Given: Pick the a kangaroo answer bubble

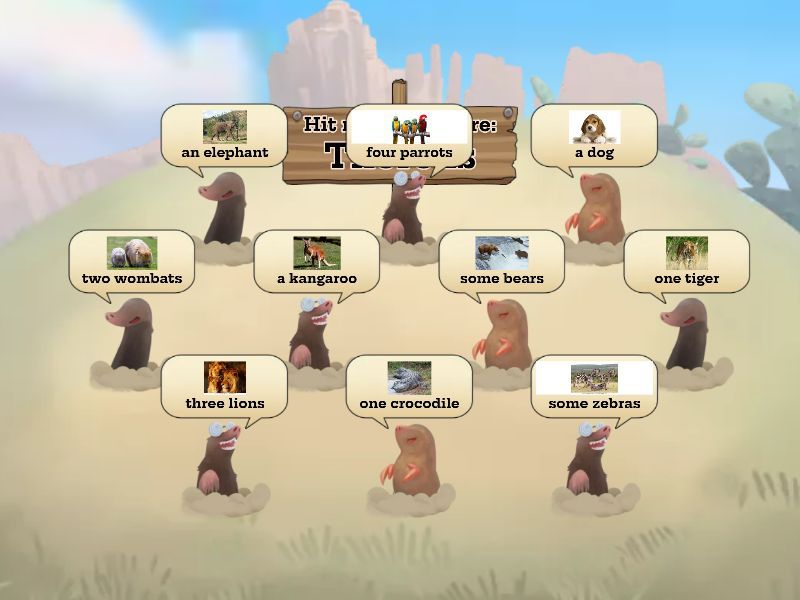Looking at the screenshot, I should pos(316,261).
